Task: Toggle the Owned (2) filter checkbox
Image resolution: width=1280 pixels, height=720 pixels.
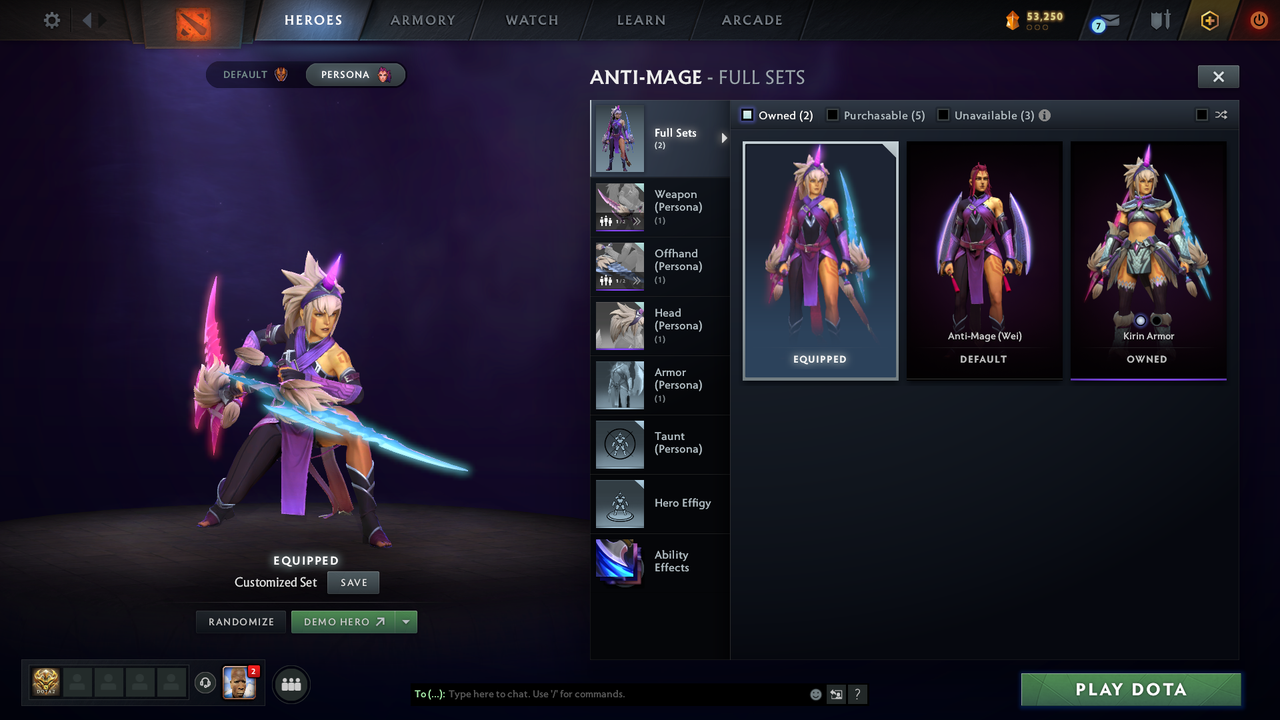Action: [x=746, y=115]
